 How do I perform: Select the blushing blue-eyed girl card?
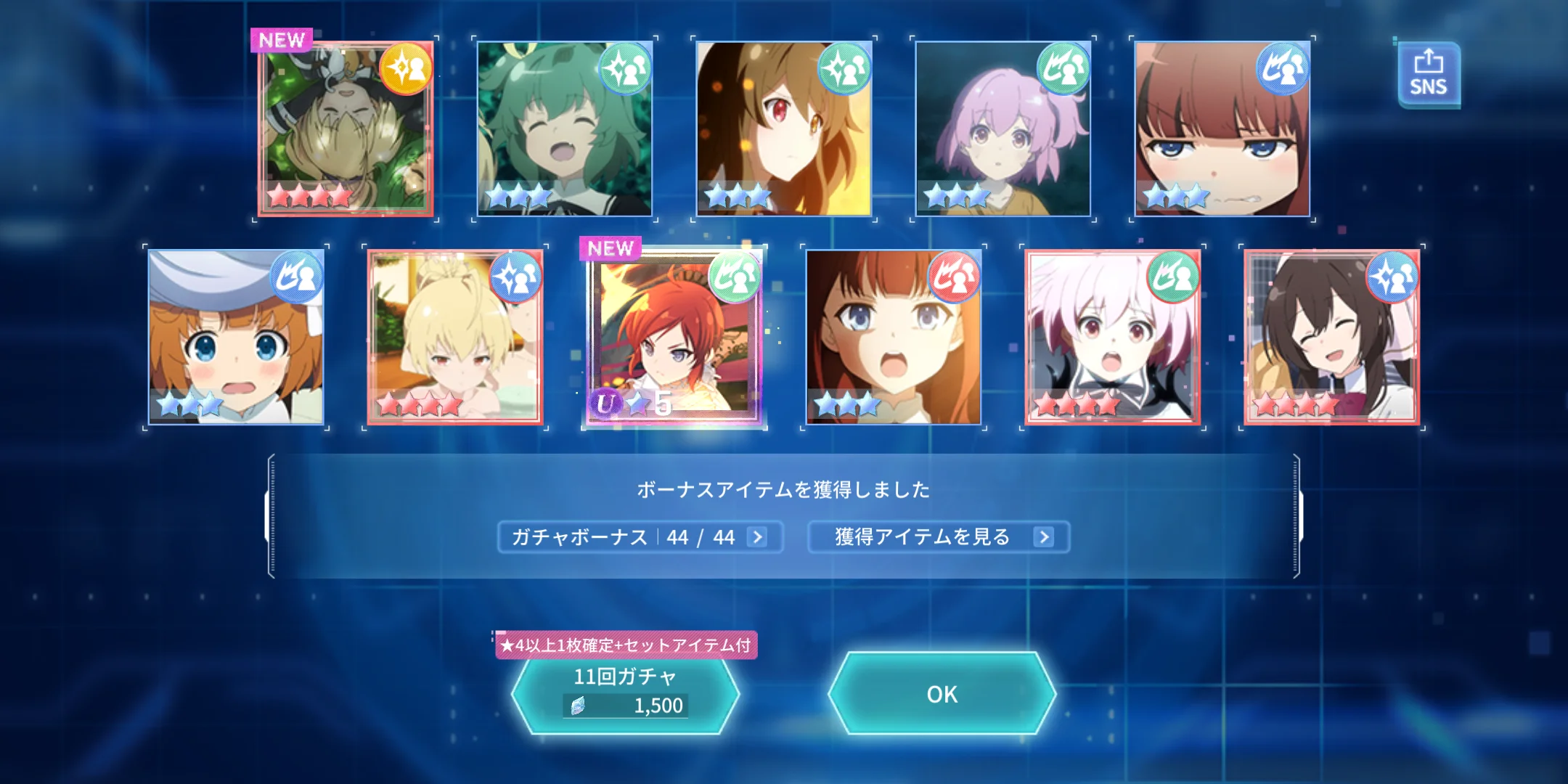click(1222, 128)
